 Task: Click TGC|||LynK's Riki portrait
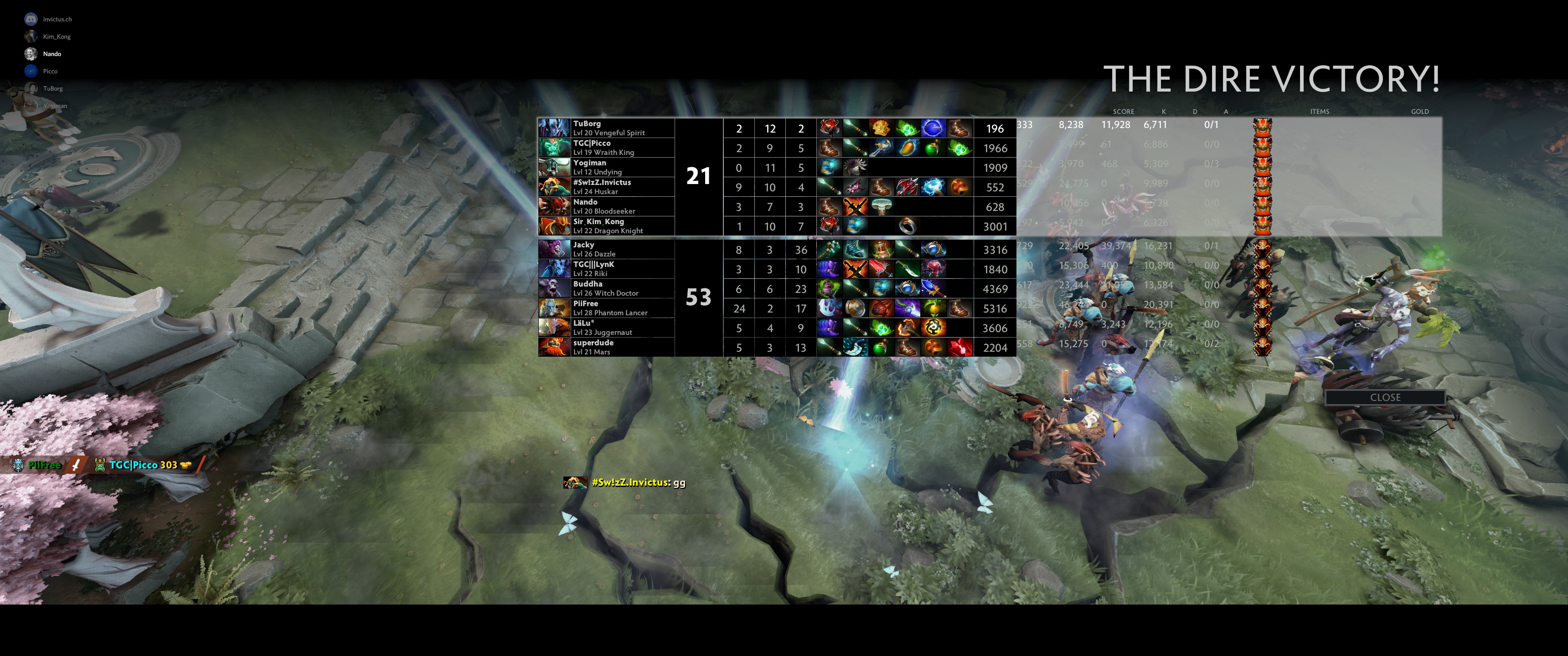click(x=554, y=269)
